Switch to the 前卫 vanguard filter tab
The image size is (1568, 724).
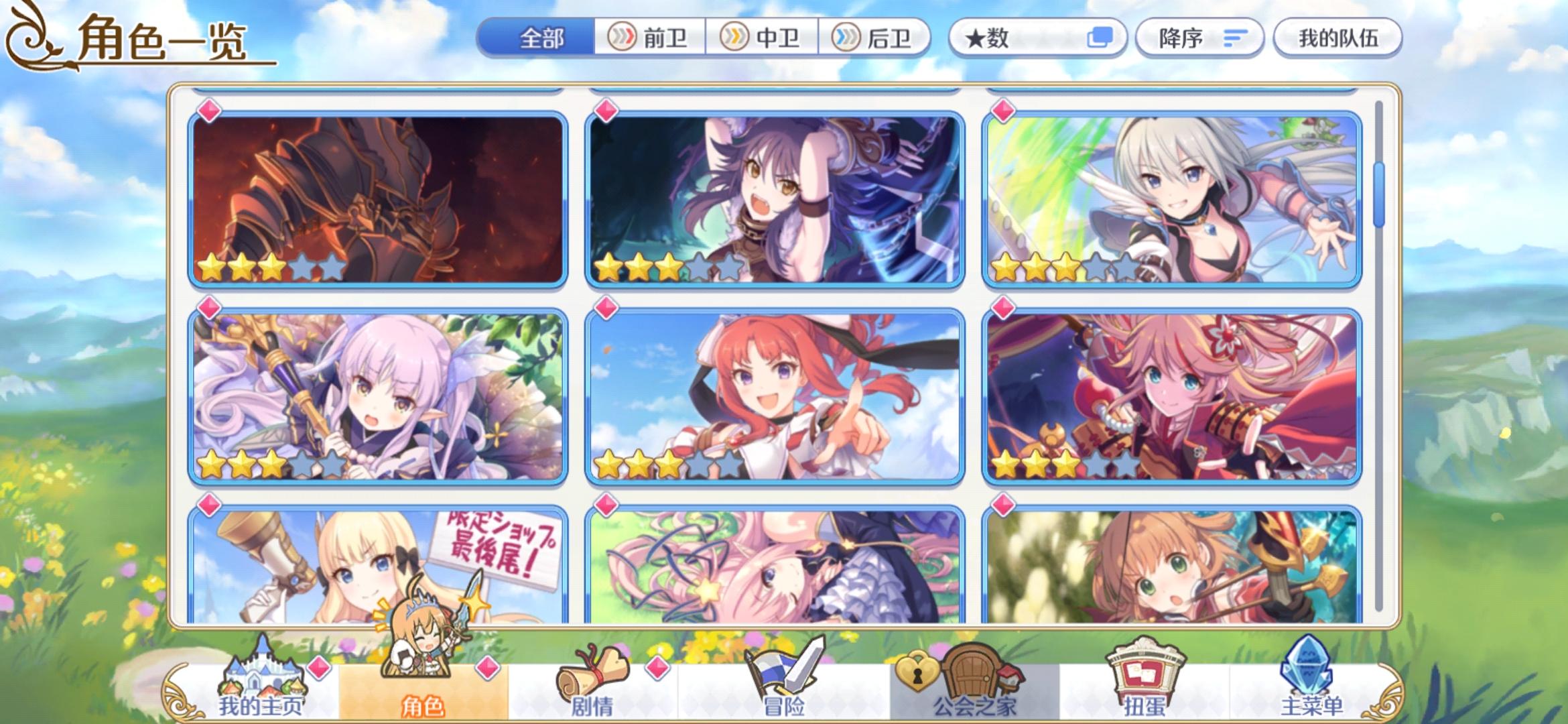[648, 38]
